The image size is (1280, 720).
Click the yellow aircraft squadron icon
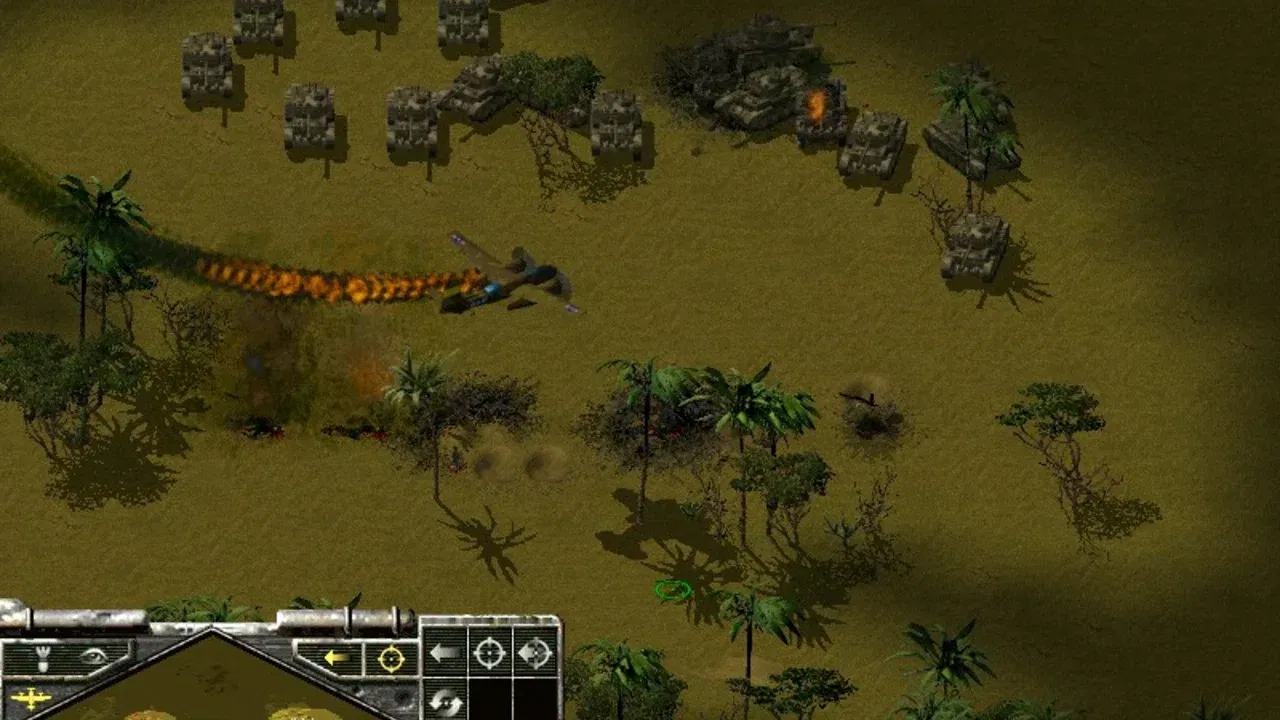click(30, 700)
